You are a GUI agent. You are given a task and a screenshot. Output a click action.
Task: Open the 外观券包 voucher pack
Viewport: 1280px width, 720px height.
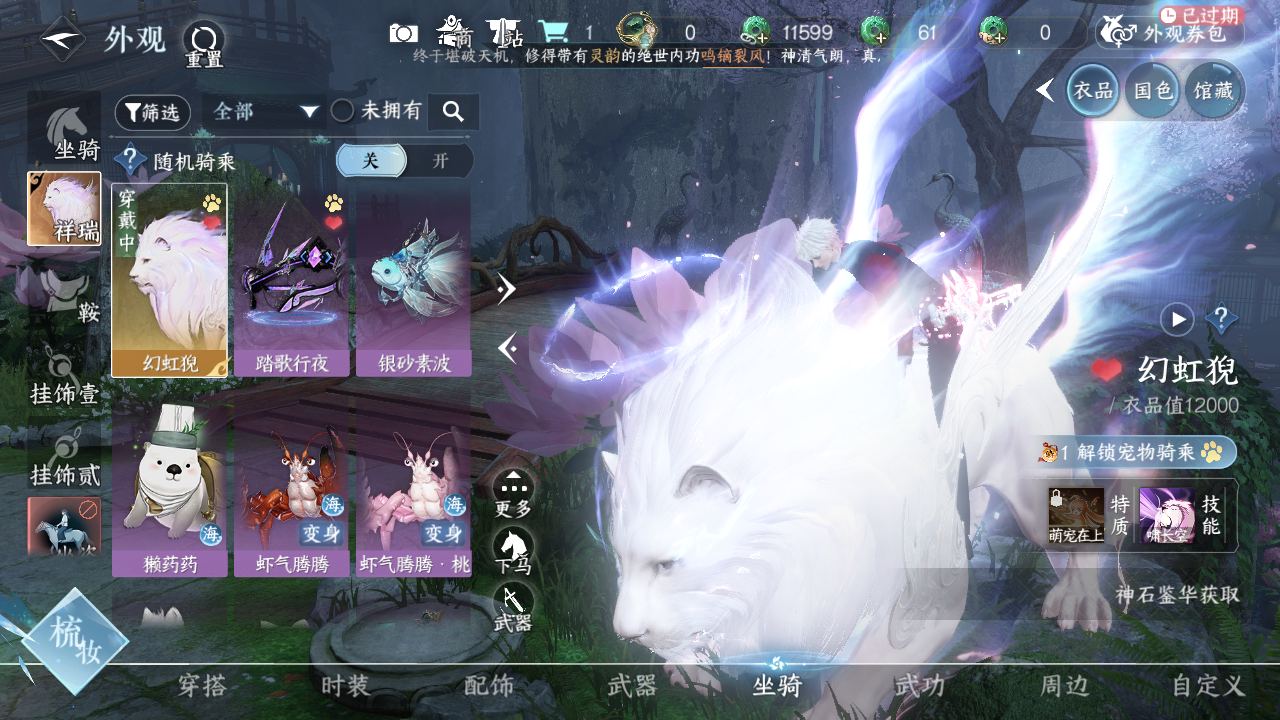[1170, 33]
